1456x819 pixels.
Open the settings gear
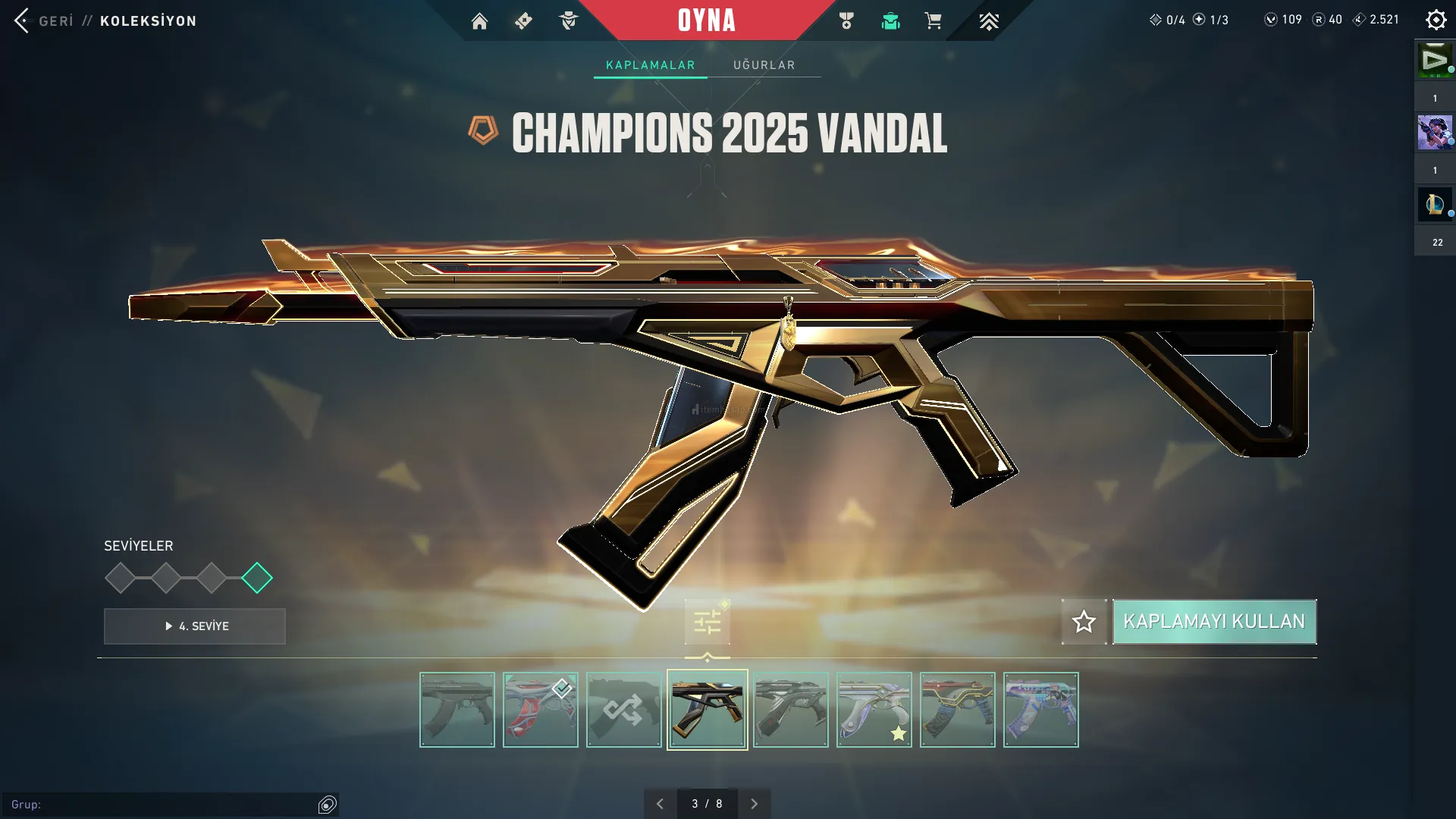[x=1436, y=20]
